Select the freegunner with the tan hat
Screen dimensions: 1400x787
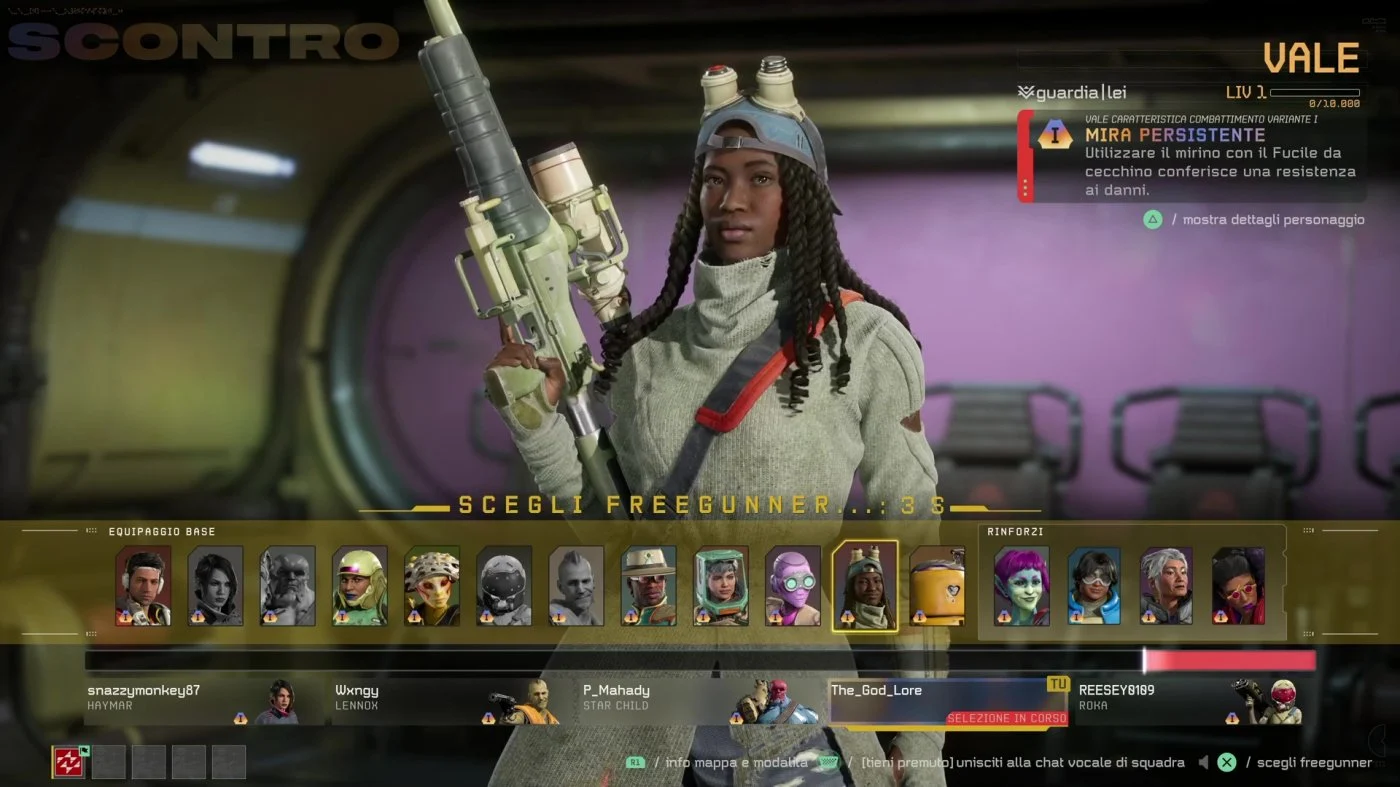click(649, 586)
